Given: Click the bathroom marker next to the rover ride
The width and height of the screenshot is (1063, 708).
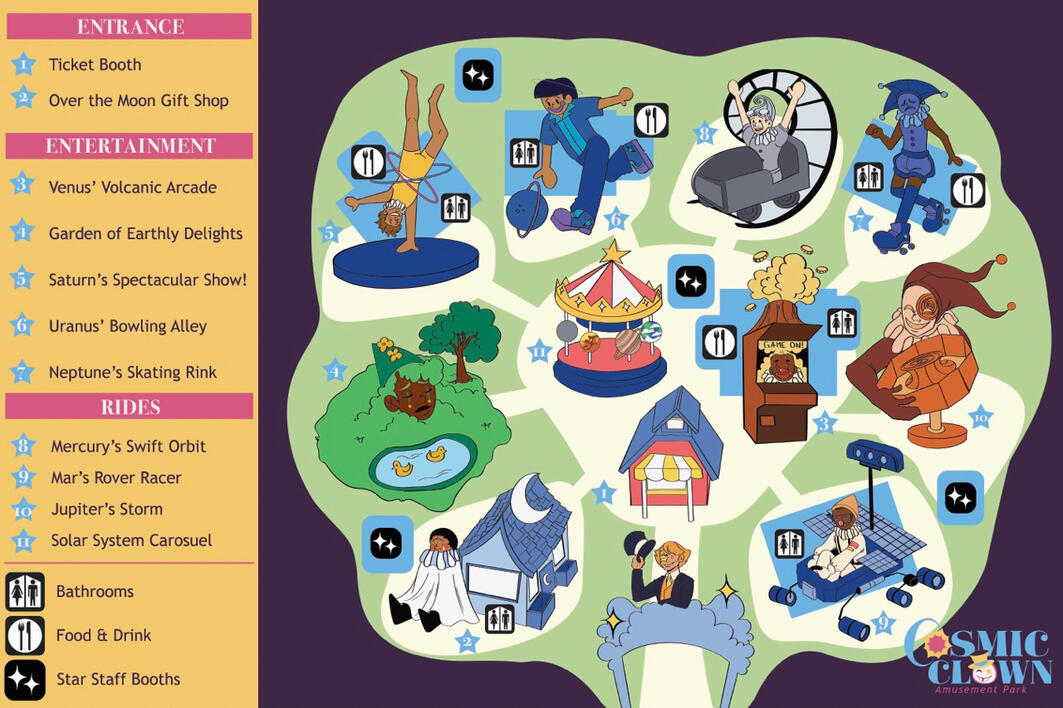Looking at the screenshot, I should pyautogui.click(x=790, y=543).
